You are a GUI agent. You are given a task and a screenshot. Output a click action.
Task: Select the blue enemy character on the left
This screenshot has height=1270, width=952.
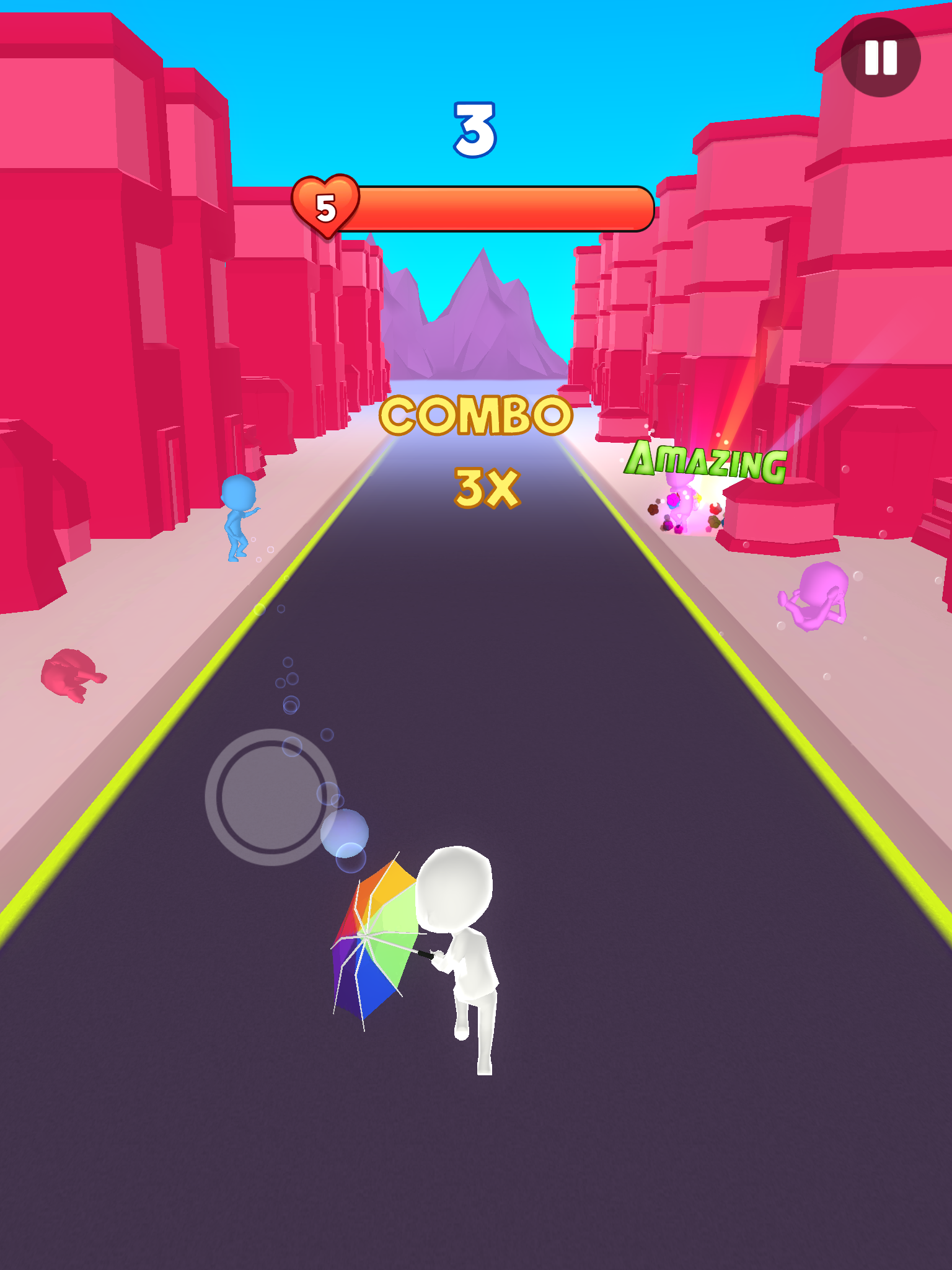pos(237,521)
